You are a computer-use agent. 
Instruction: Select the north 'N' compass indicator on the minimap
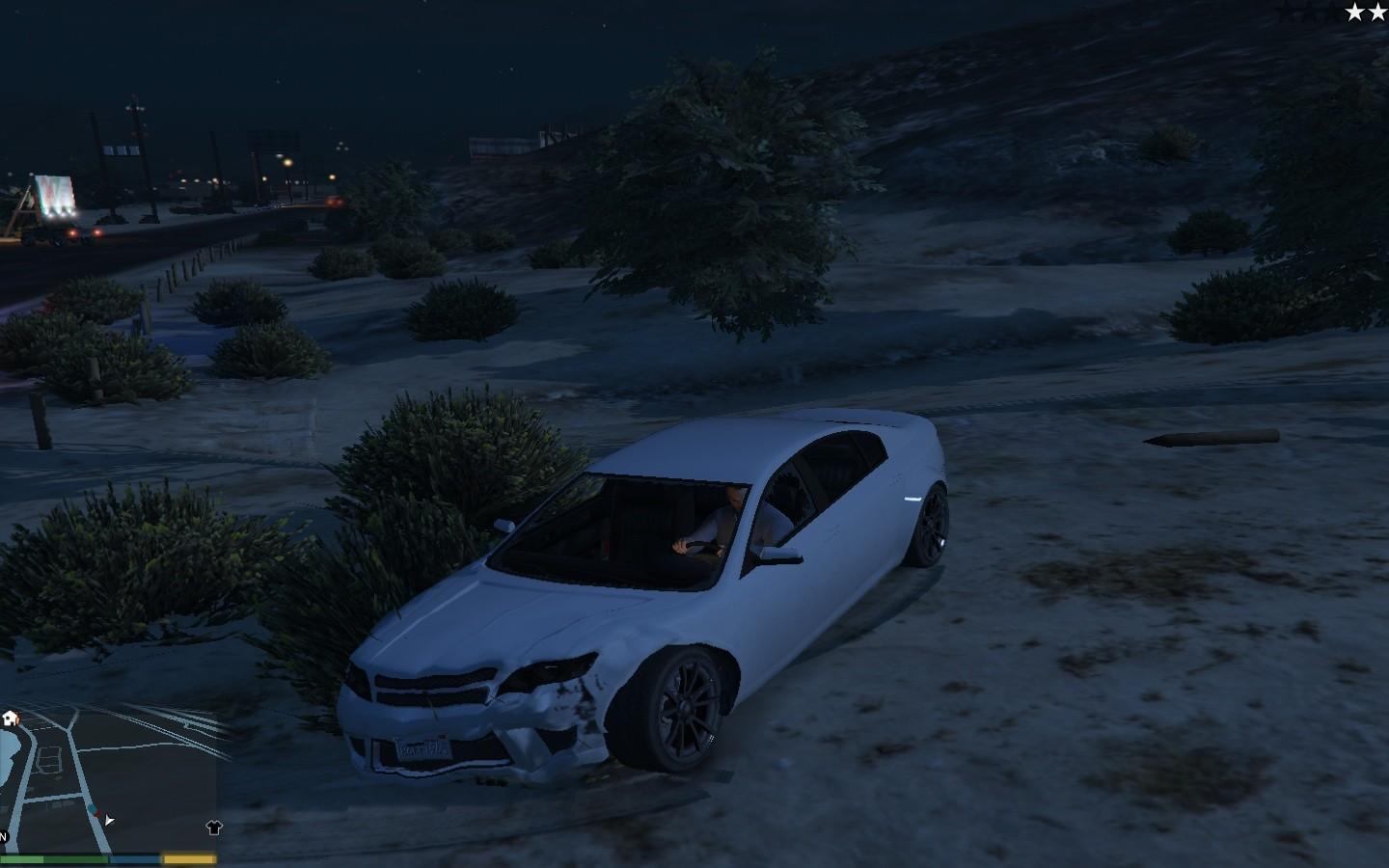point(2,835)
